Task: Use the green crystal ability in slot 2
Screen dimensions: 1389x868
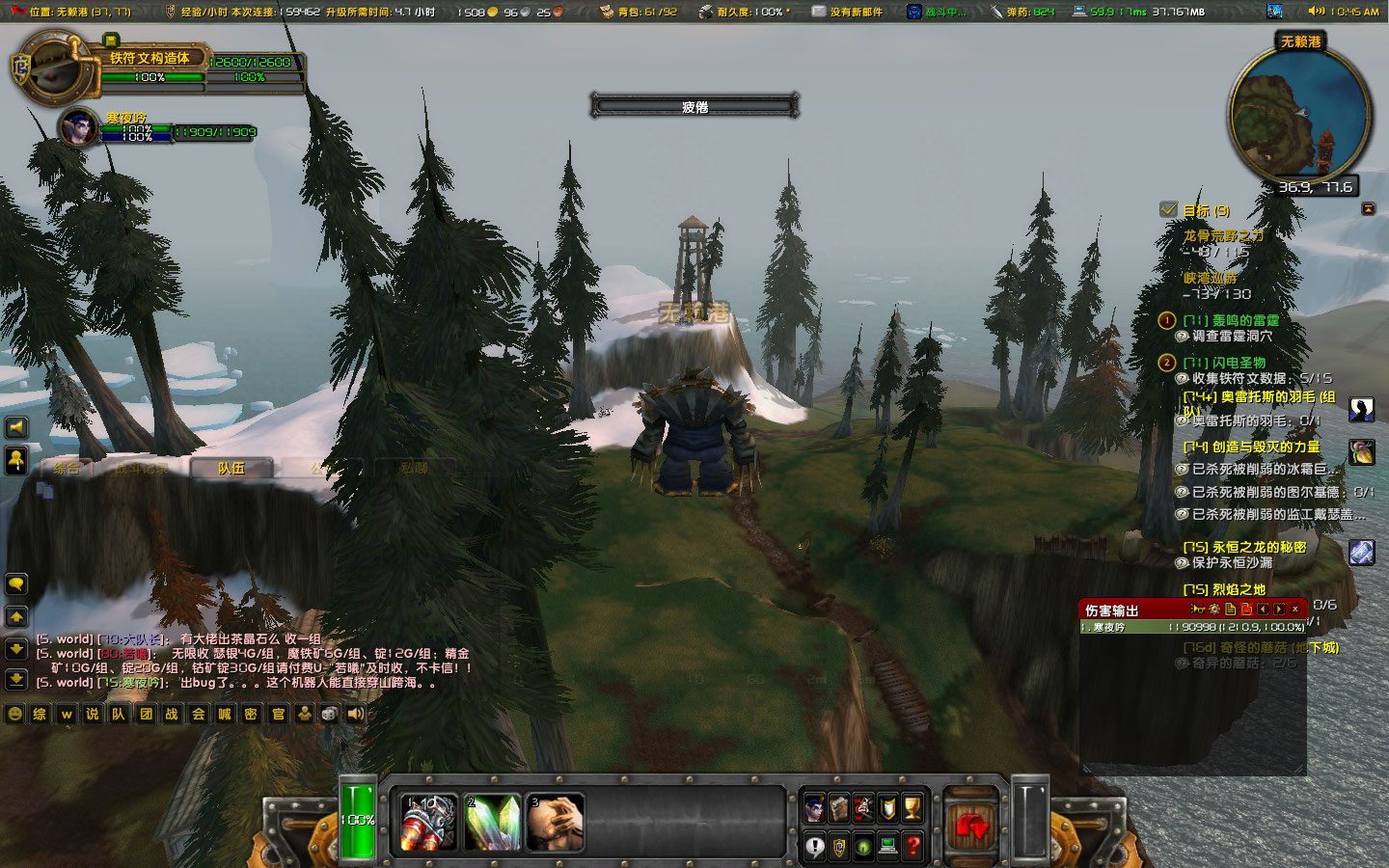Action: [492, 822]
